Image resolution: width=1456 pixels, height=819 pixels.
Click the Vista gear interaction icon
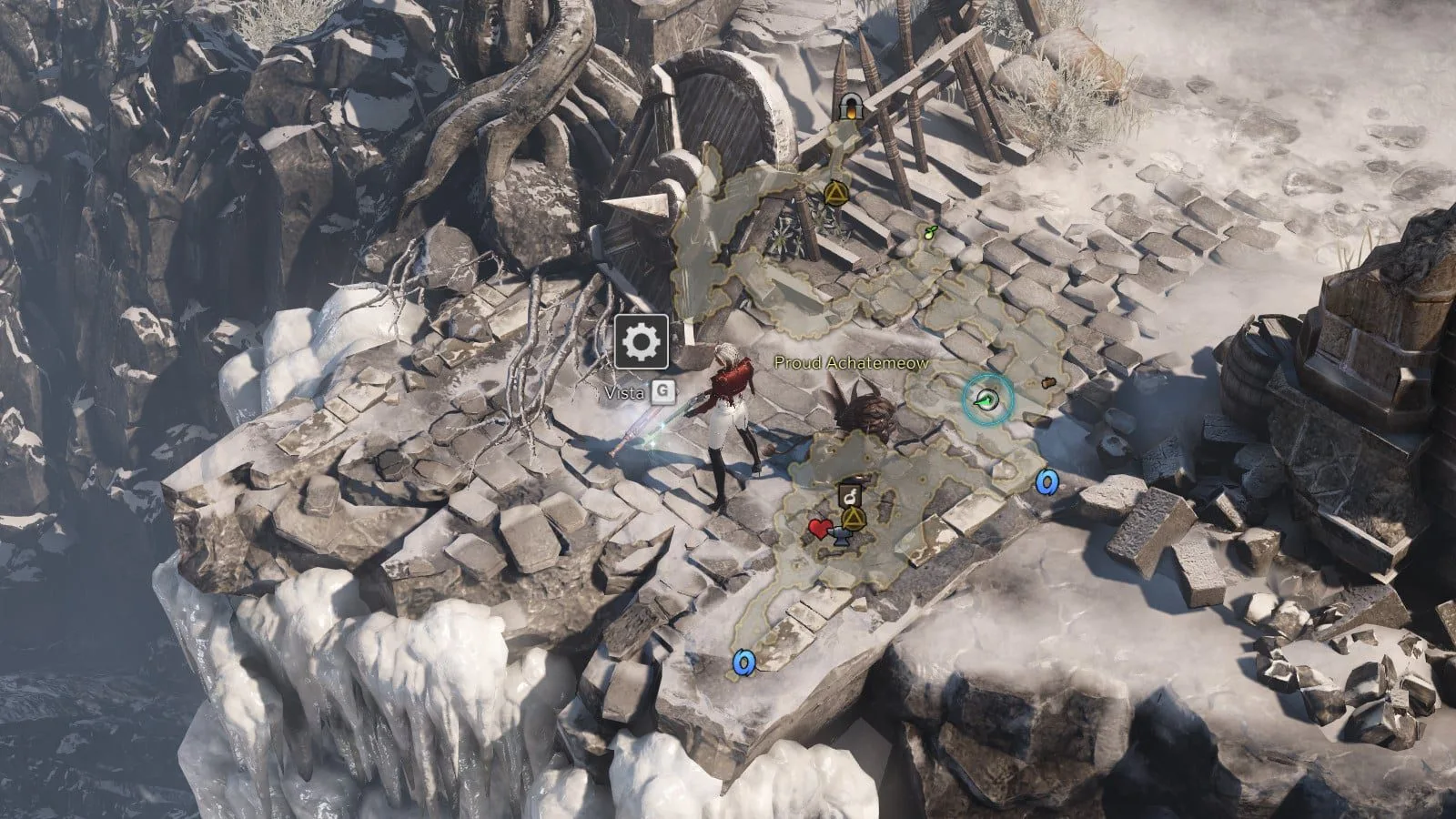click(x=642, y=342)
